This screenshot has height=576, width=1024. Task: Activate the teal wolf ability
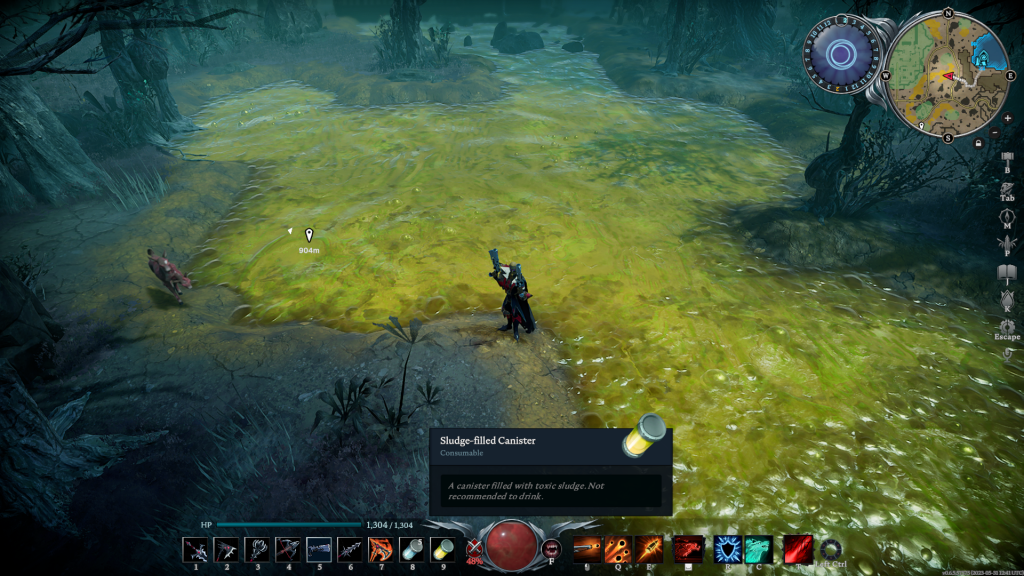[x=758, y=549]
